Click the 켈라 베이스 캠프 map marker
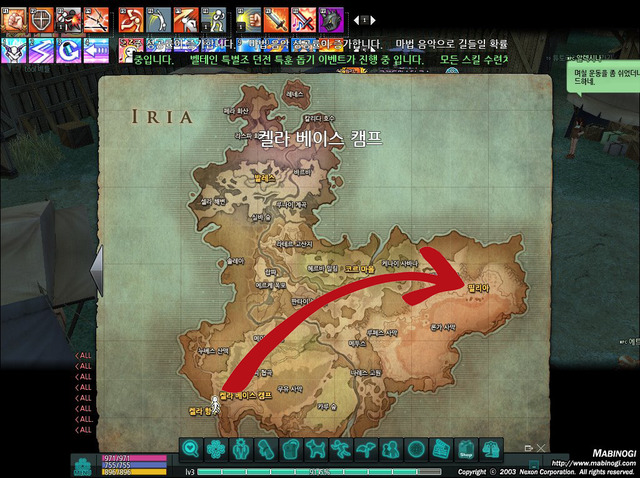Viewport: 640px width, 478px height. point(245,396)
